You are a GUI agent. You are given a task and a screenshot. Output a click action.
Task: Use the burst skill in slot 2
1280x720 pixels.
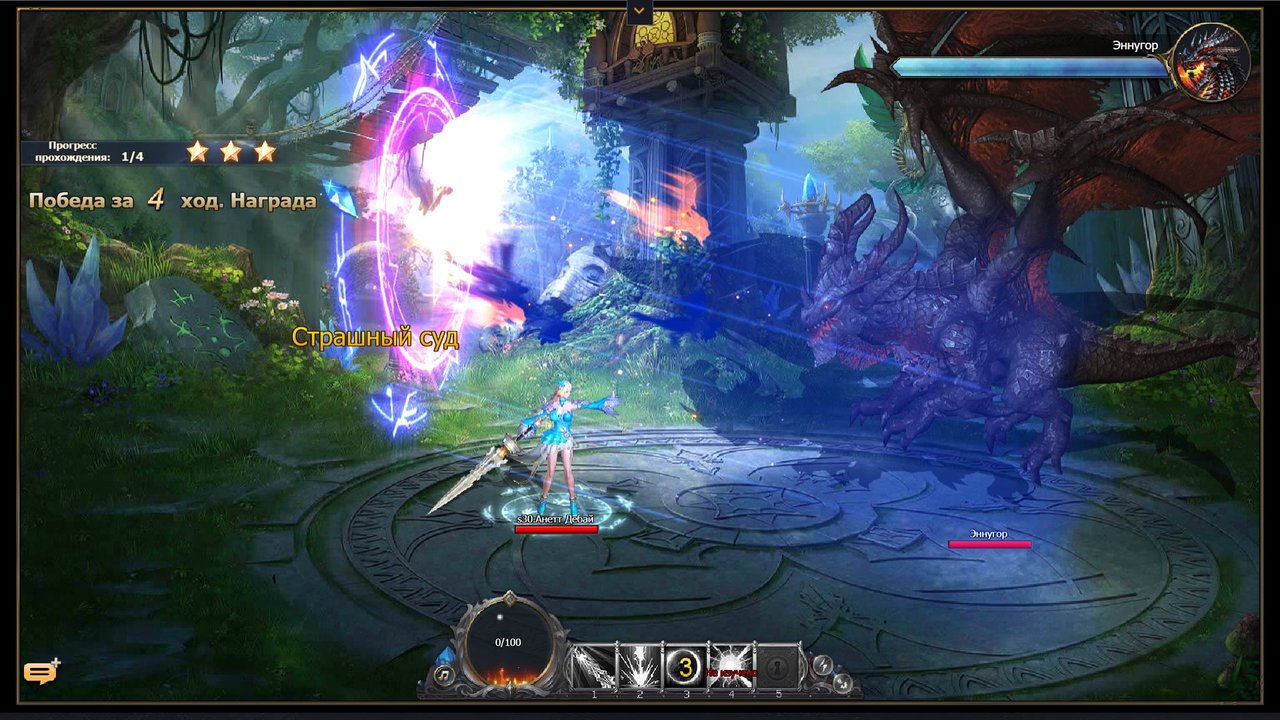tap(639, 665)
